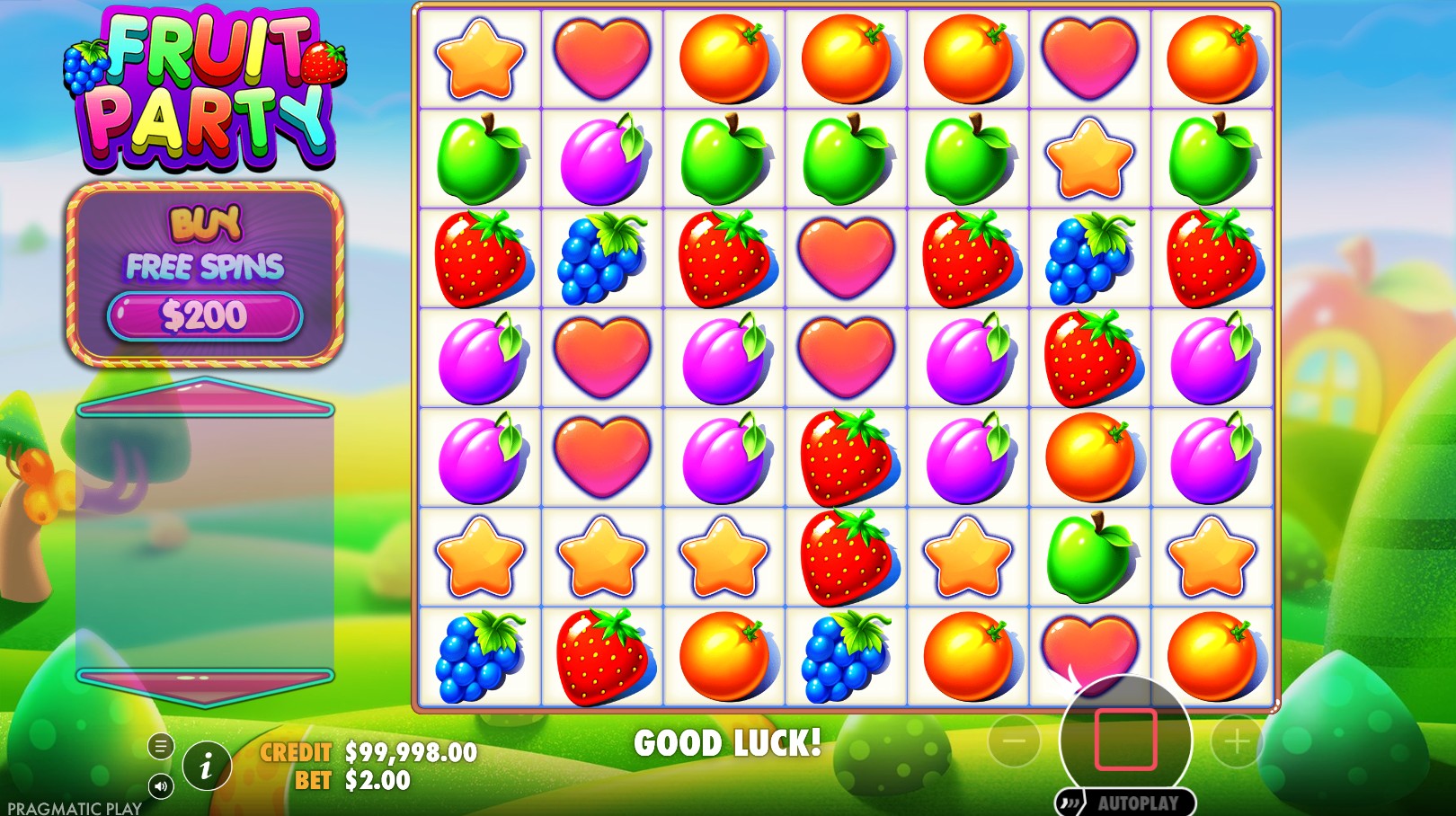
Task: Increase the bet with the plus button
Action: [1237, 741]
